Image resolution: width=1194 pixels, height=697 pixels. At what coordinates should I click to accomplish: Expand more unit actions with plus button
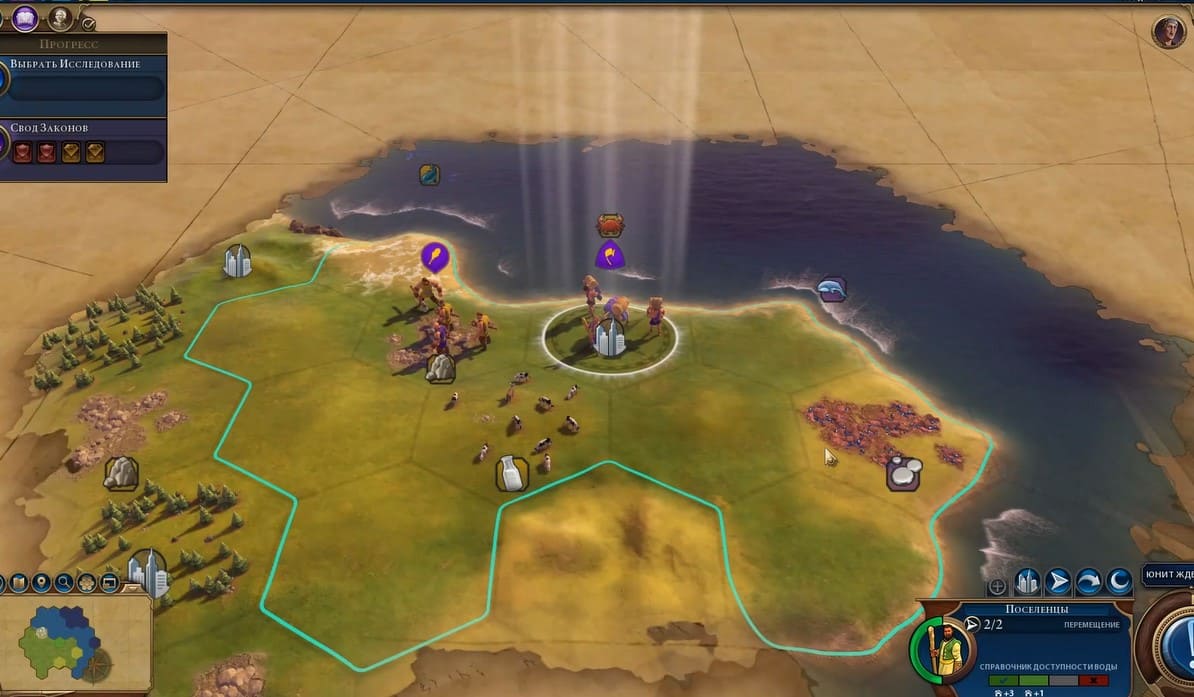997,587
